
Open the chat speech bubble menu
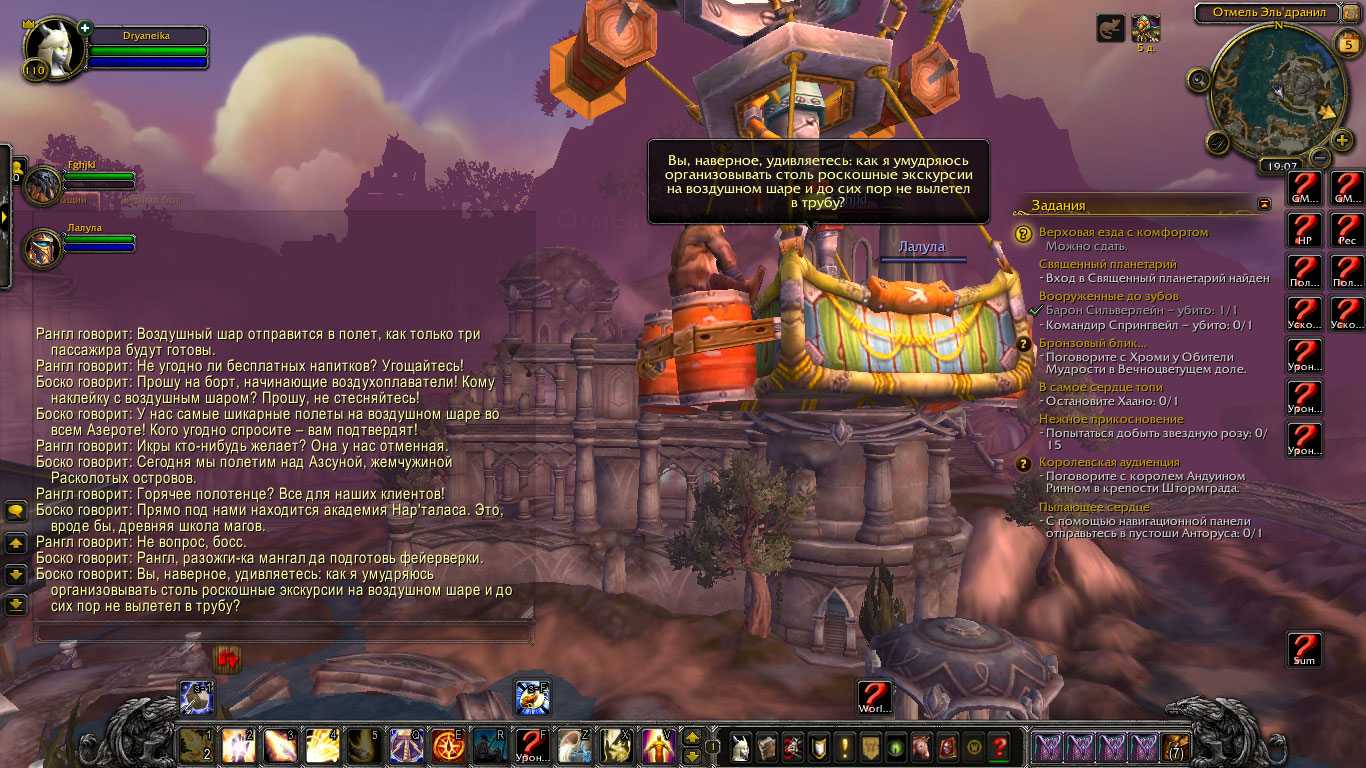(15, 511)
